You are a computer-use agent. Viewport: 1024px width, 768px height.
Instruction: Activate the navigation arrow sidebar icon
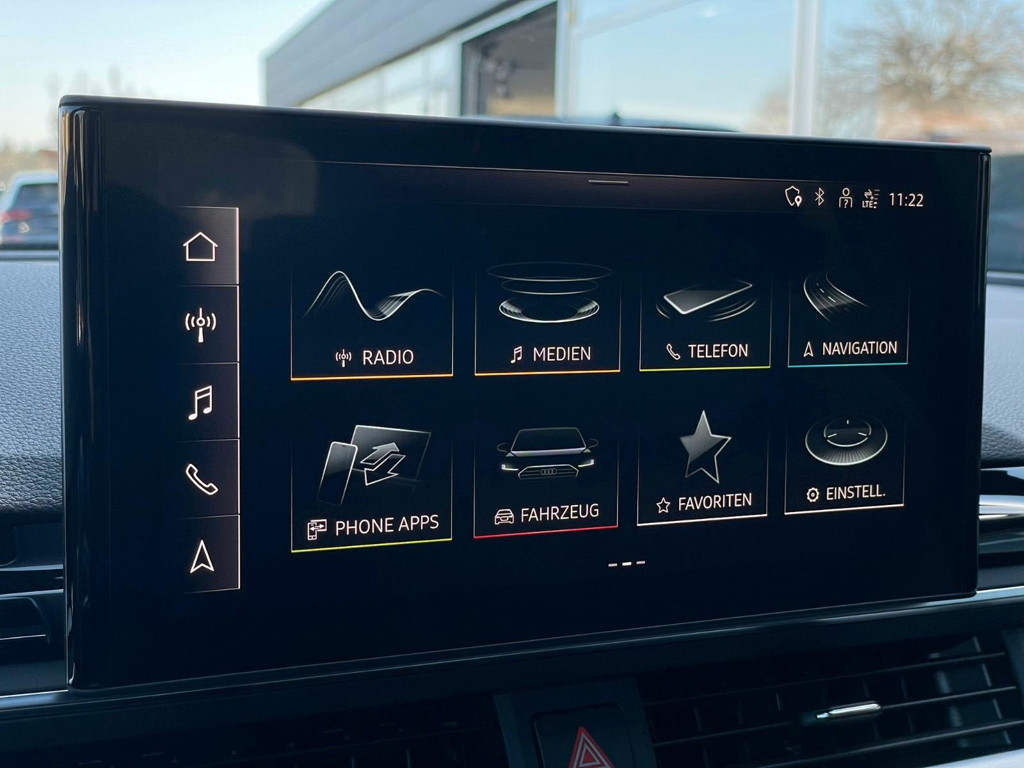pos(202,556)
